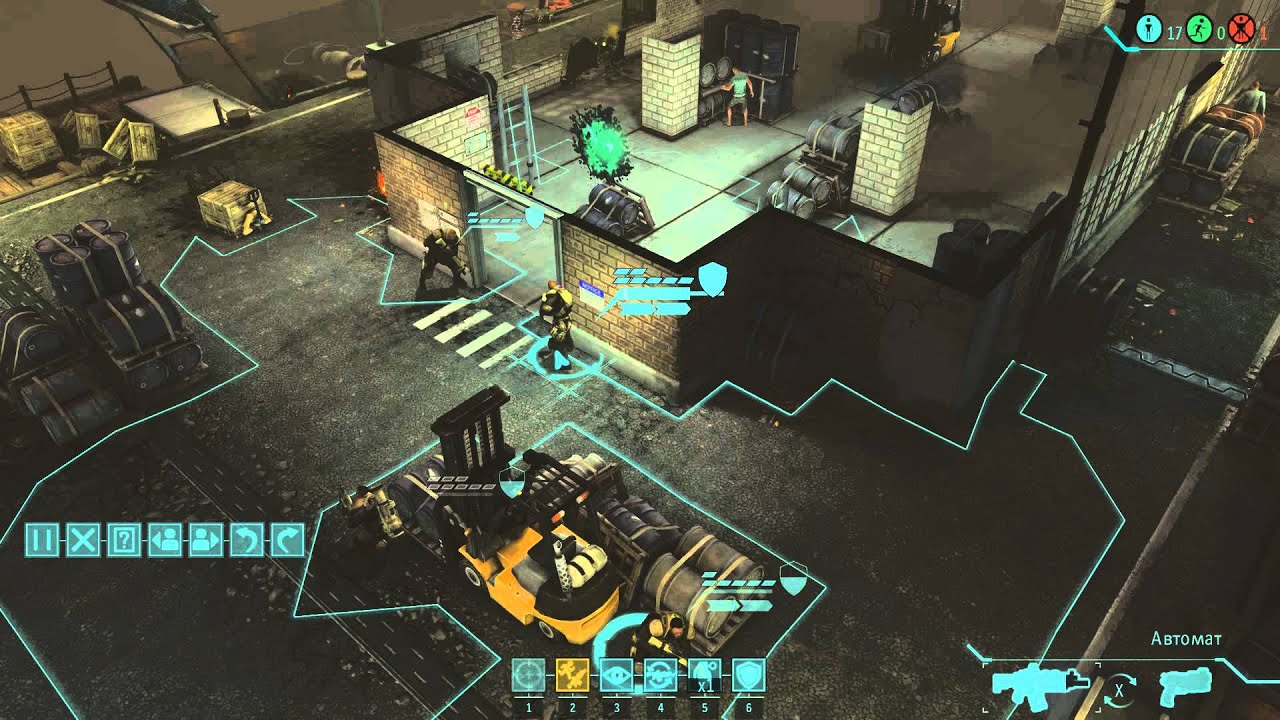Select the next soldier
1280x720 pixels.
tap(205, 540)
